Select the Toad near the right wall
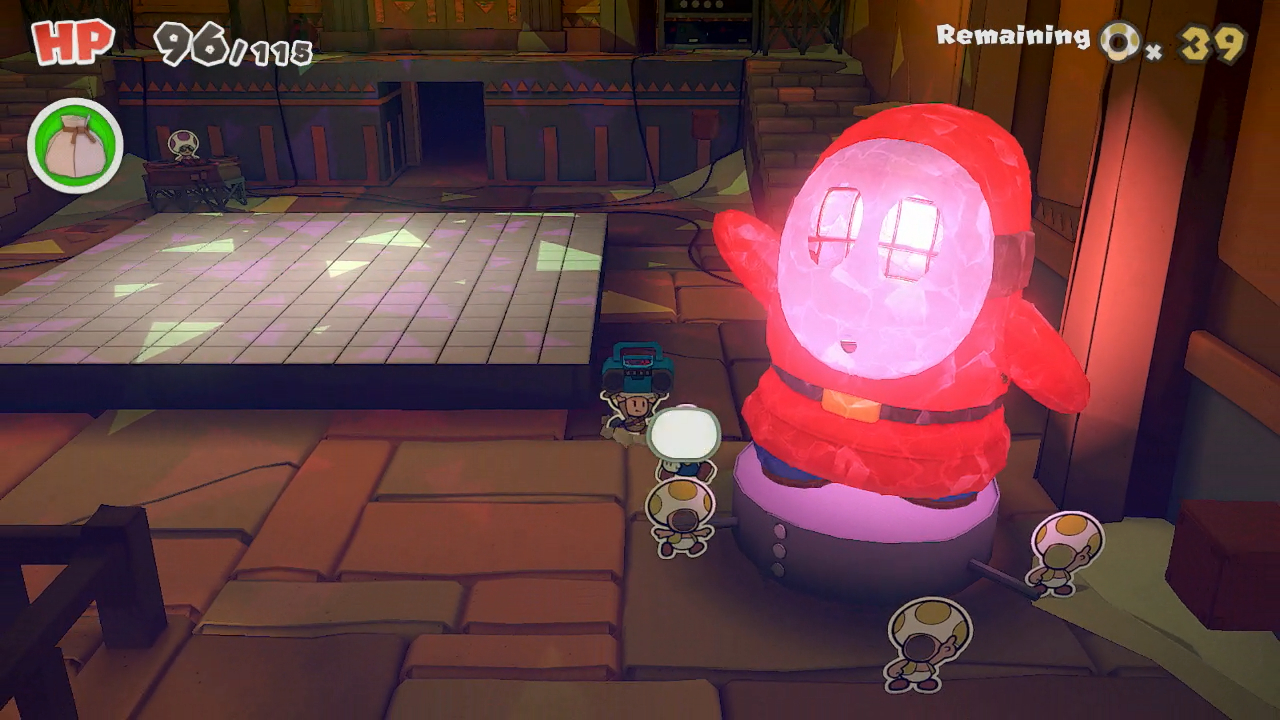This screenshot has width=1280, height=720. [x=1060, y=555]
